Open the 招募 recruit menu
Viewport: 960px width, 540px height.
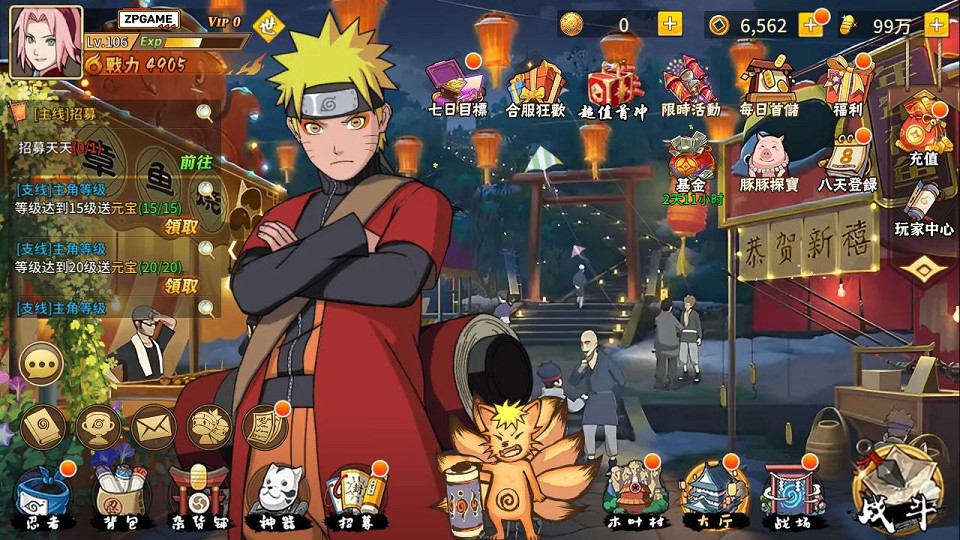(x=356, y=495)
